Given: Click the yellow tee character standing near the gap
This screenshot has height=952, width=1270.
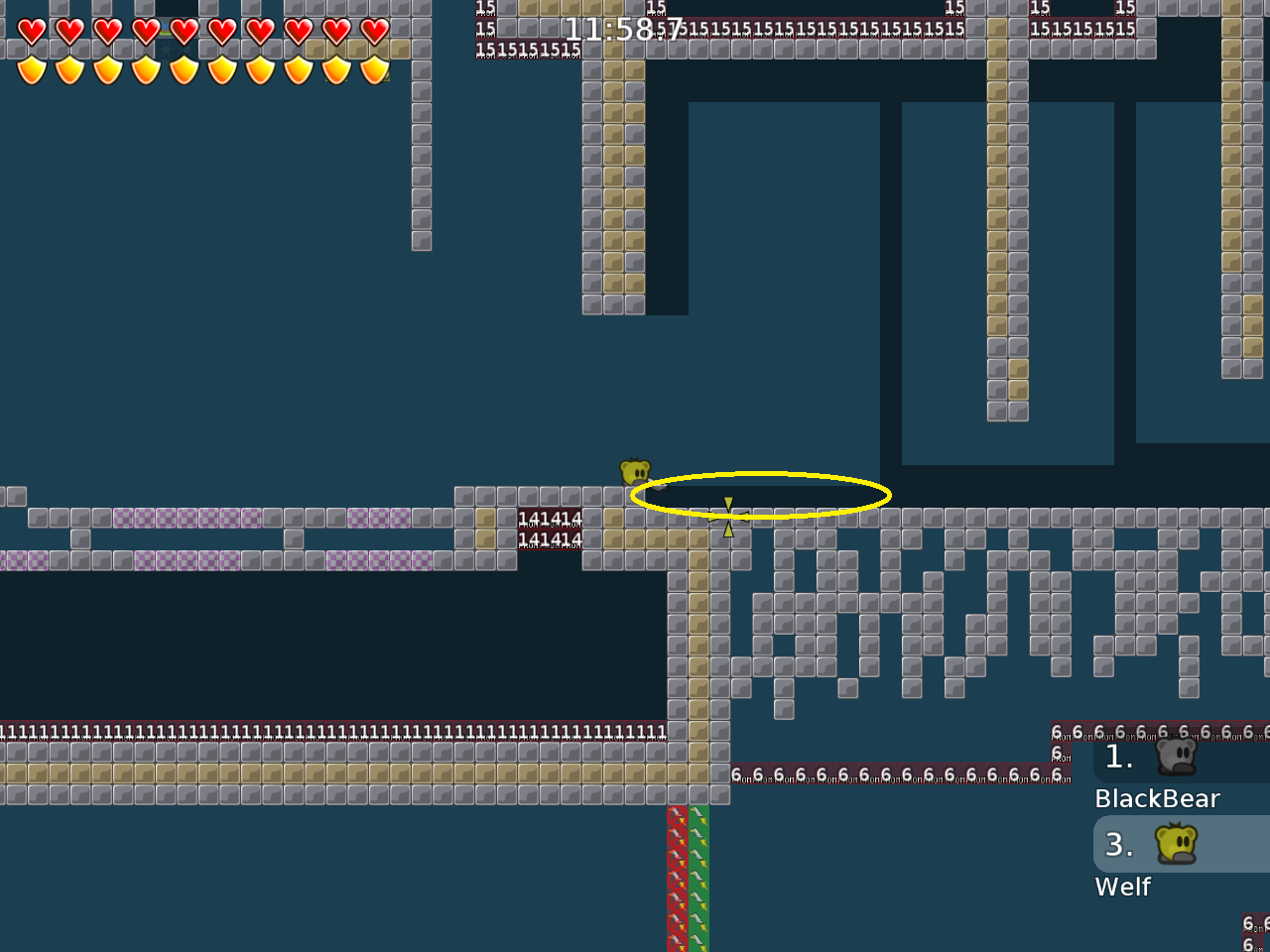Looking at the screenshot, I should coord(634,472).
